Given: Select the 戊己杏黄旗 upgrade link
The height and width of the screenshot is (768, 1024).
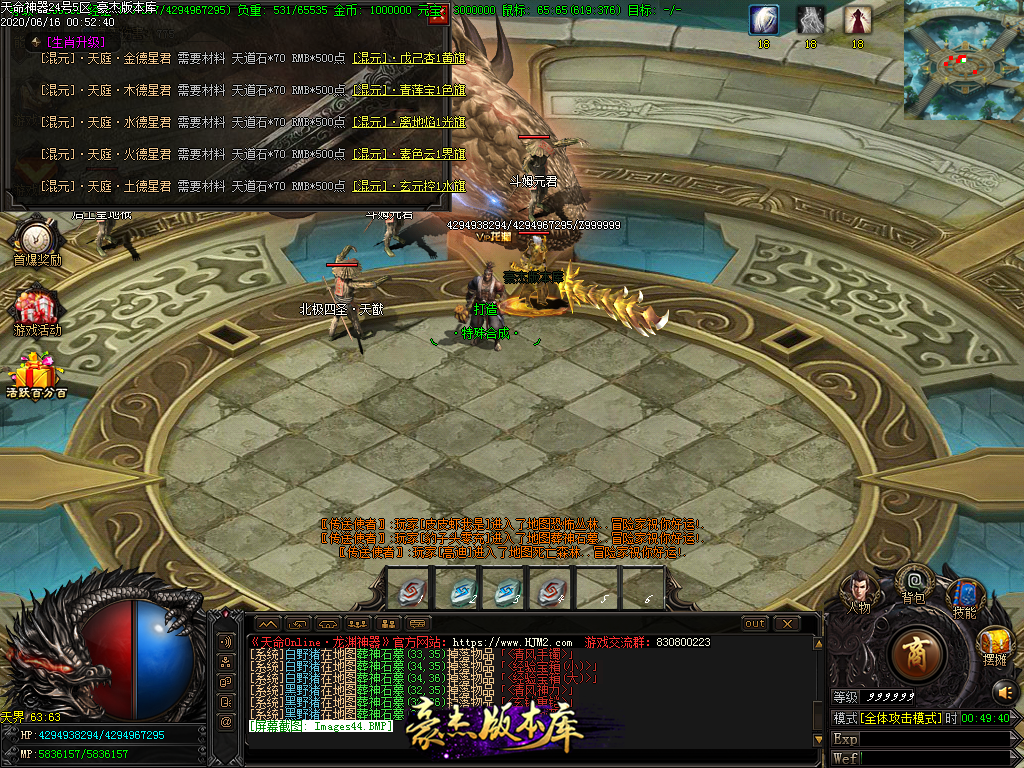Looking at the screenshot, I should point(409,58).
